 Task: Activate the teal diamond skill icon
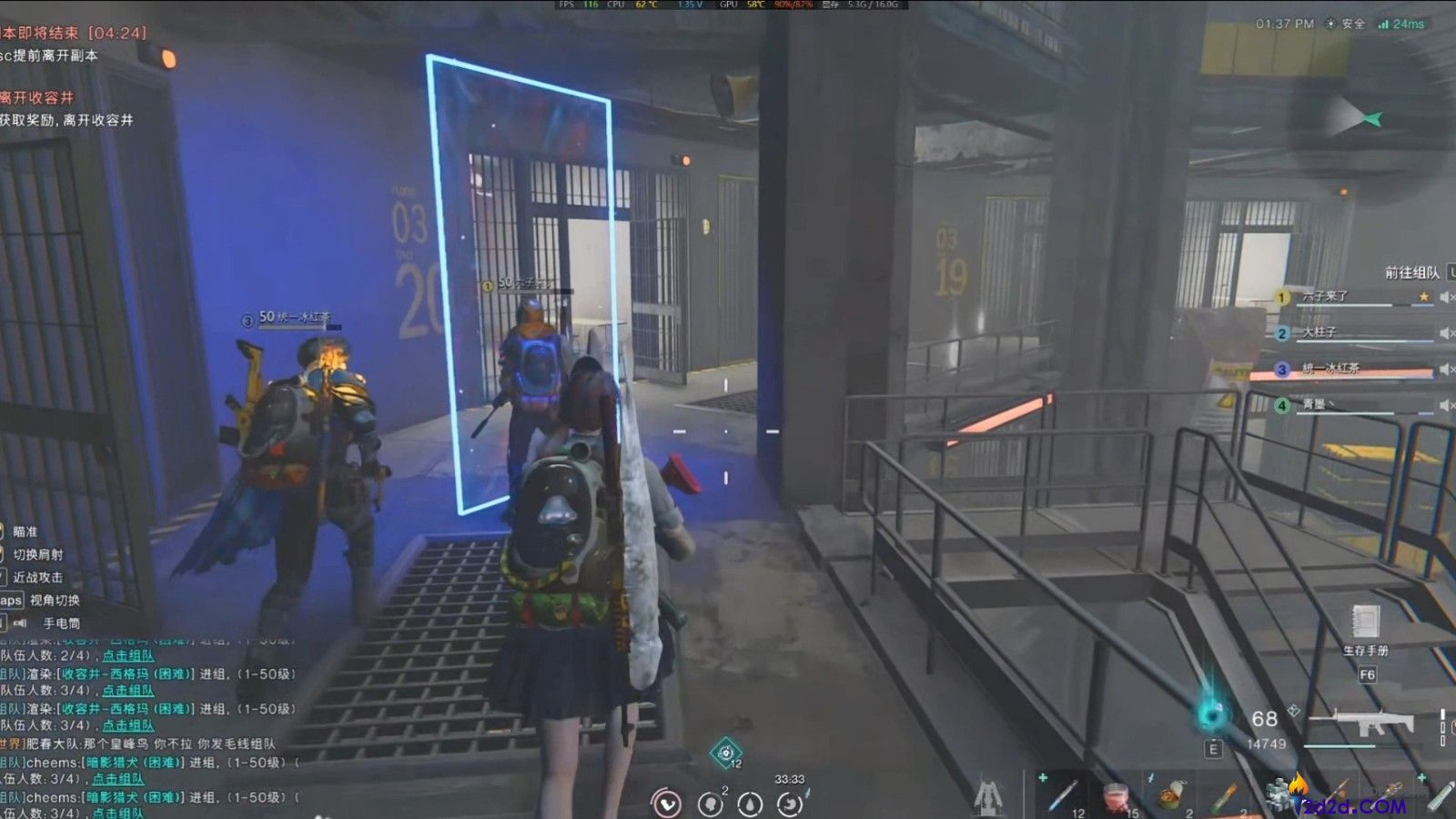point(725,753)
